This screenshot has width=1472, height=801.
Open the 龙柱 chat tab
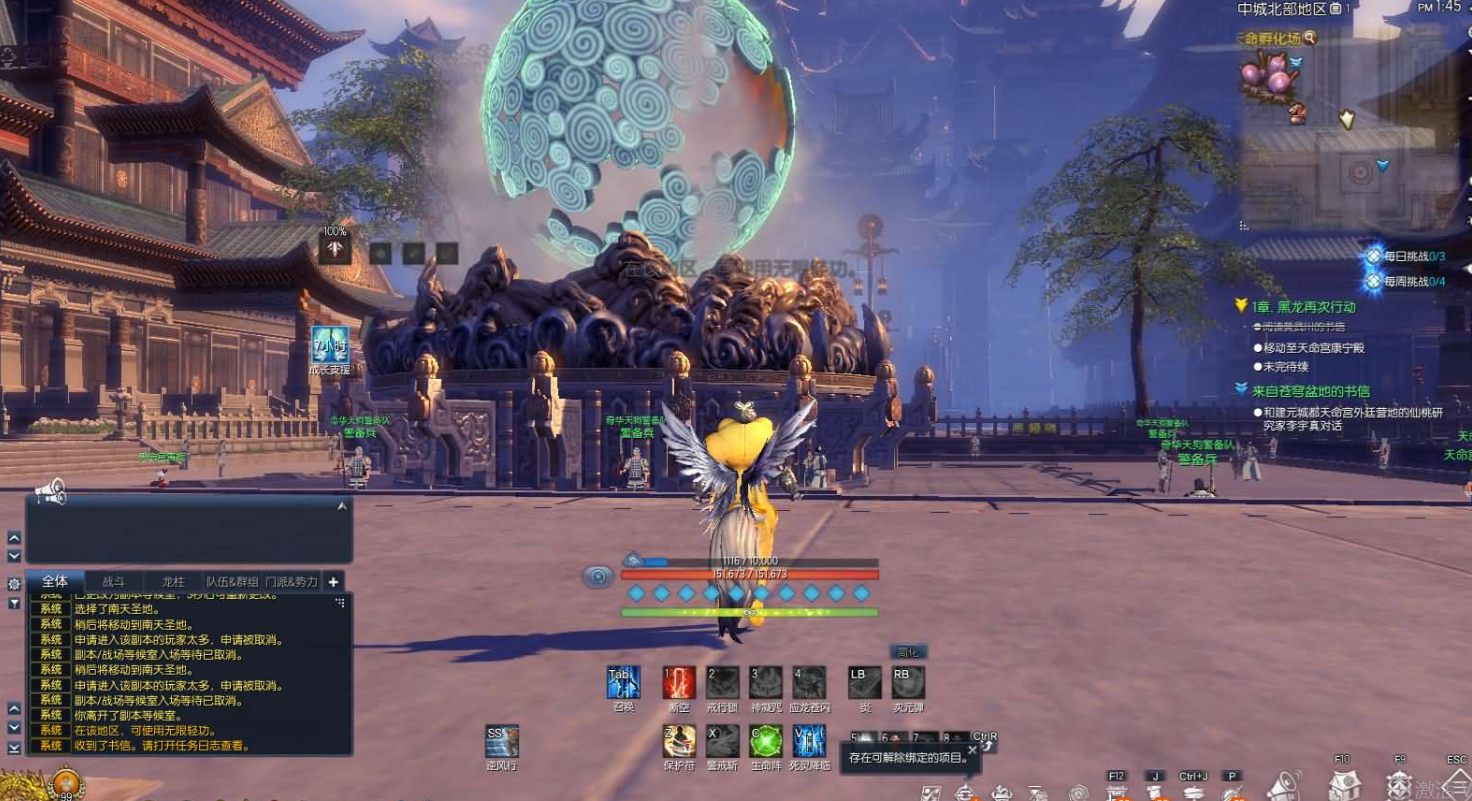tap(173, 581)
